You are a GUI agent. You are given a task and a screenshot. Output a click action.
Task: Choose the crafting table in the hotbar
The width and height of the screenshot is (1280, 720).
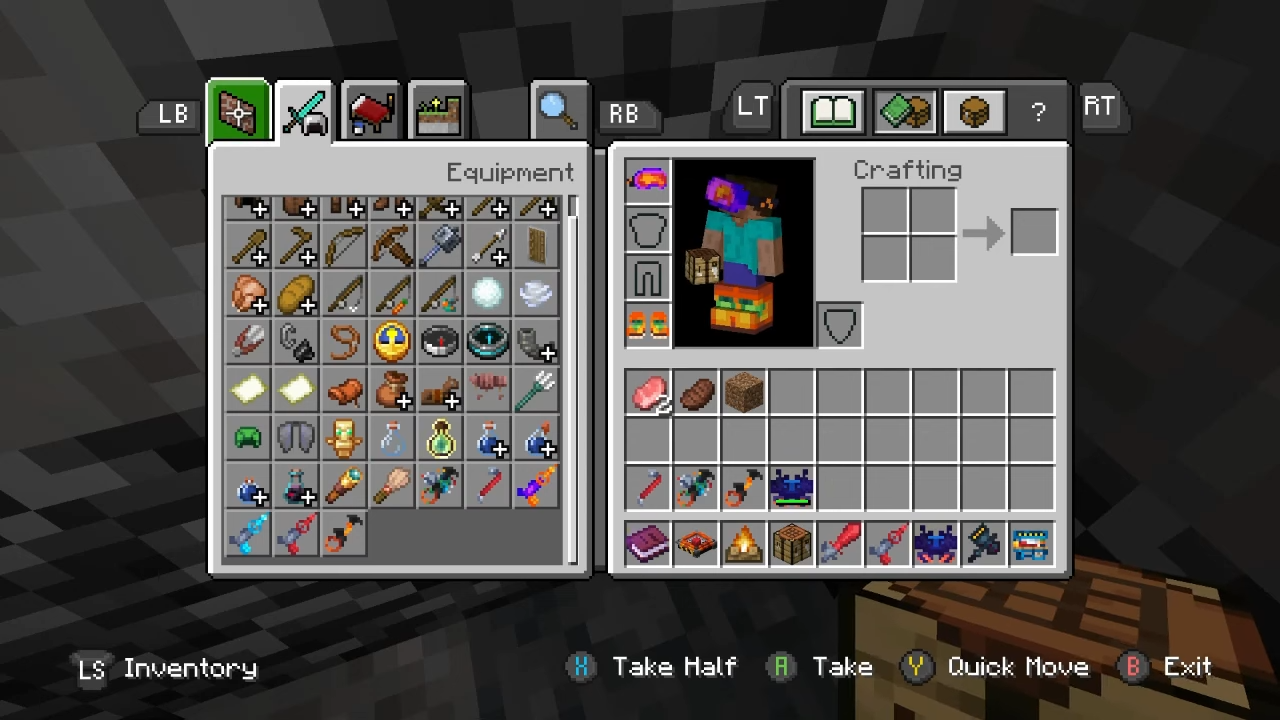(792, 545)
